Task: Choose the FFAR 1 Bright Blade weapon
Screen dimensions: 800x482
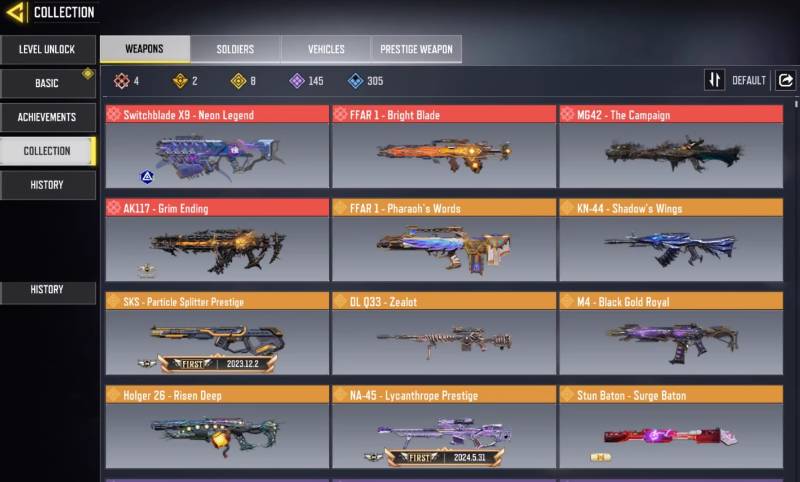Action: pos(444,147)
